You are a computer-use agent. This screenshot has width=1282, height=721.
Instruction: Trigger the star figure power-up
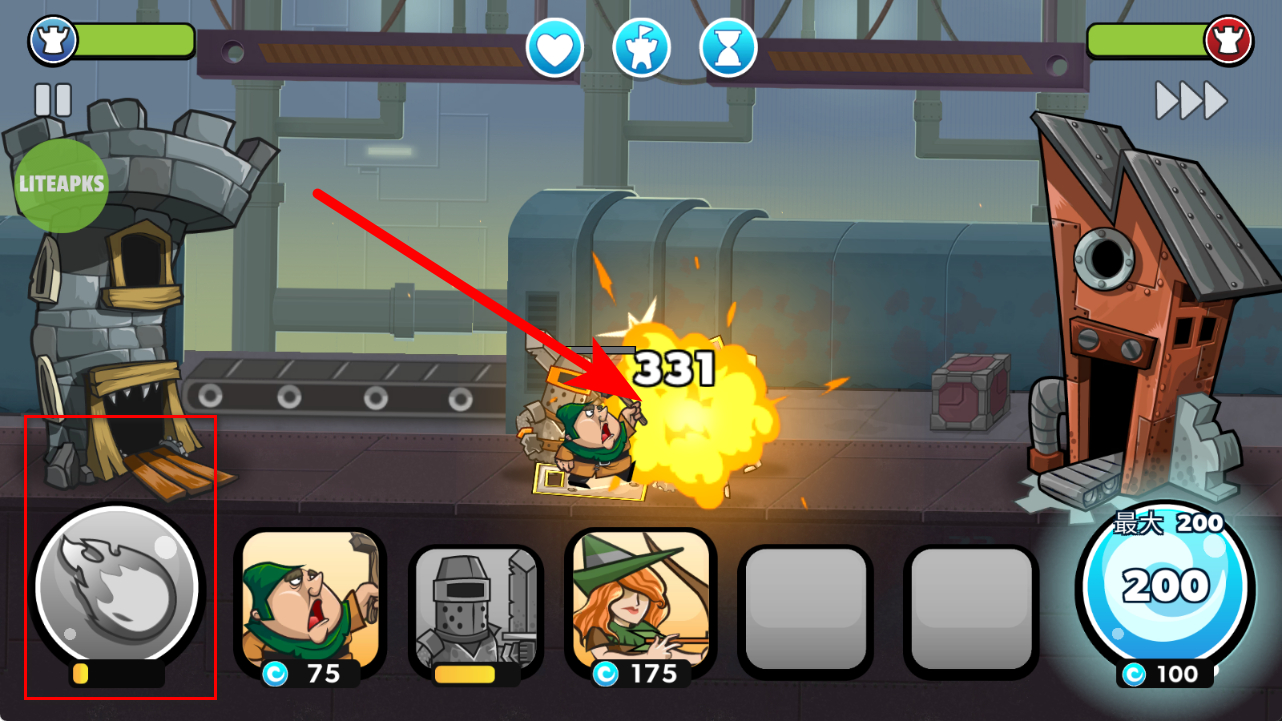(x=641, y=47)
